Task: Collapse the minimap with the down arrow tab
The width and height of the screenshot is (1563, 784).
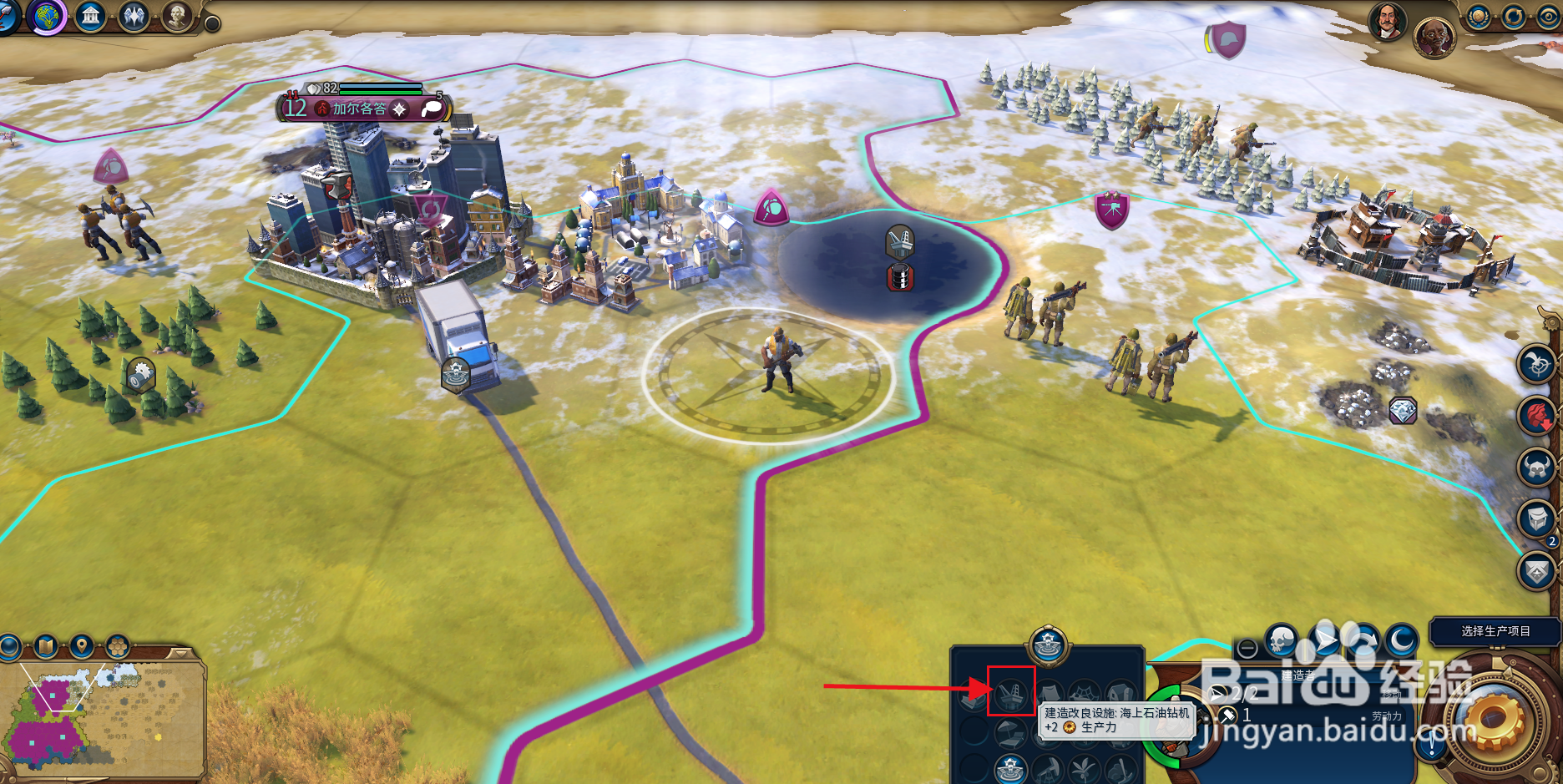Action: [180, 652]
